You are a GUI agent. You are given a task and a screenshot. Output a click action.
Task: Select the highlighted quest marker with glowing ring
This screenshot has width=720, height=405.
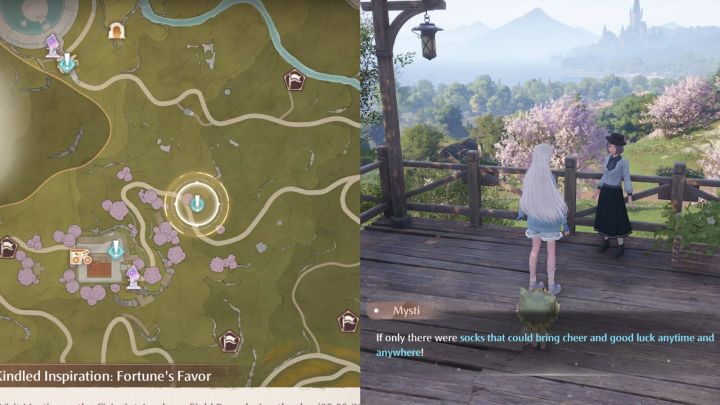[x=197, y=204]
